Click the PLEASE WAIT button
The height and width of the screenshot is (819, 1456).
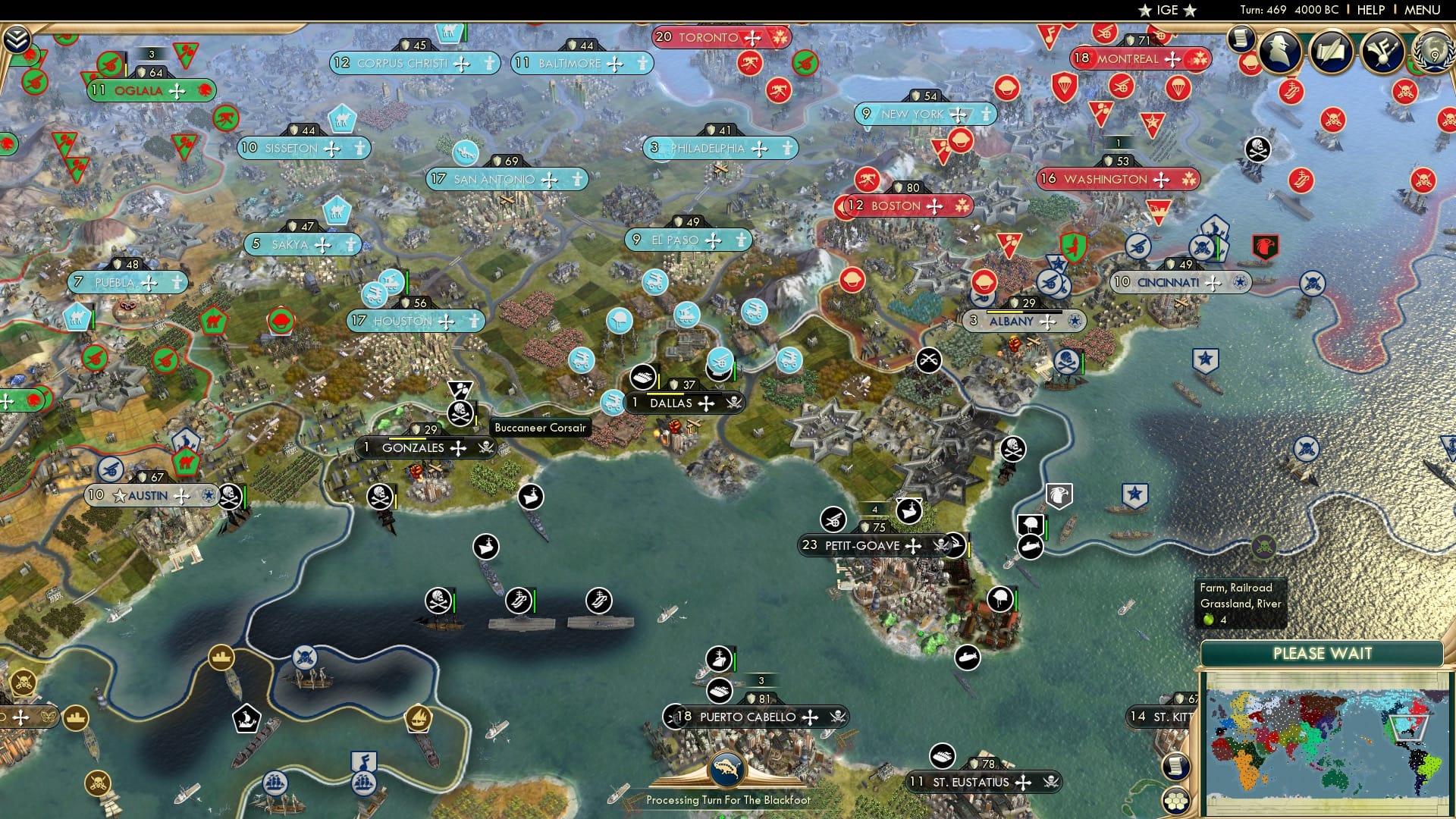coord(1324,653)
